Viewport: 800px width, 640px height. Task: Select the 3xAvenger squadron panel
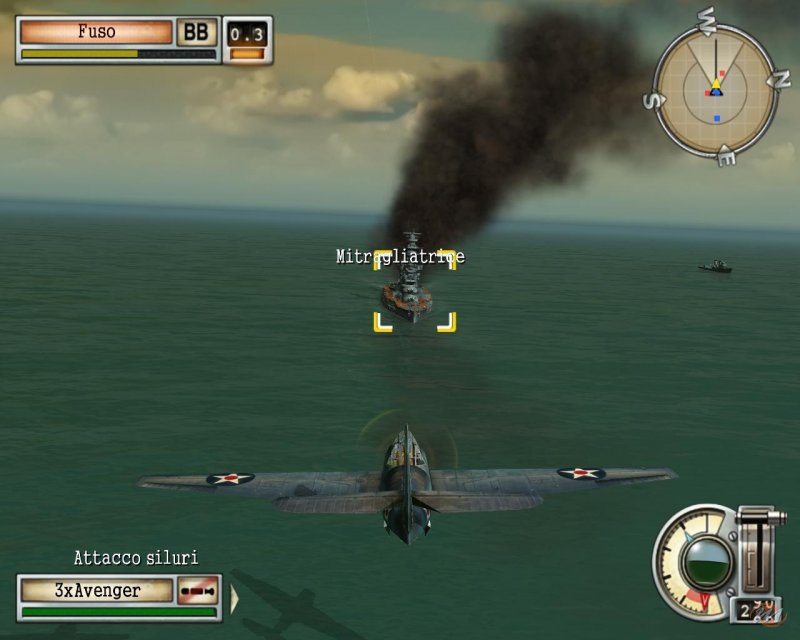point(97,591)
